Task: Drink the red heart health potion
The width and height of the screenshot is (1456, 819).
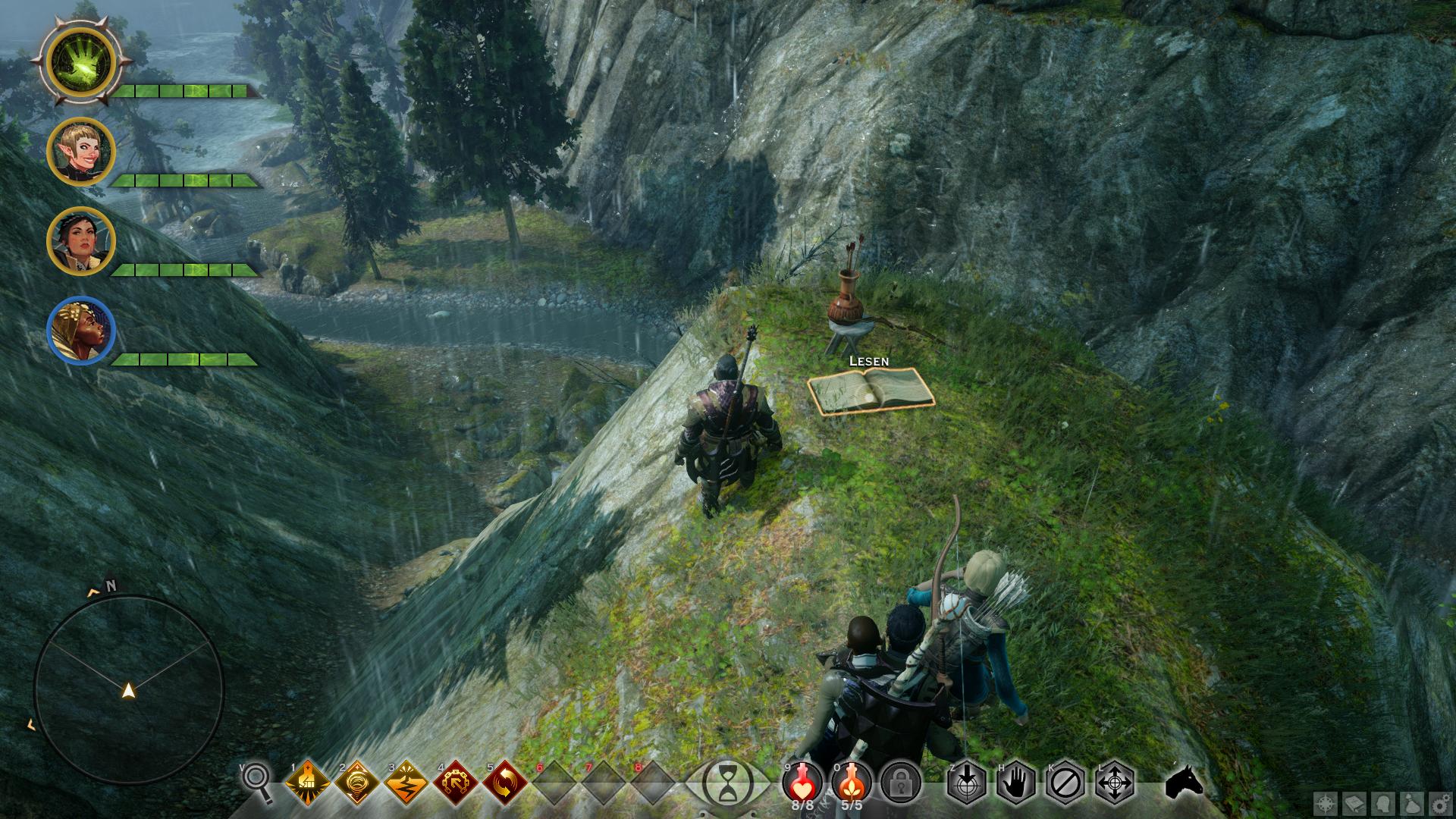Action: 802,780
